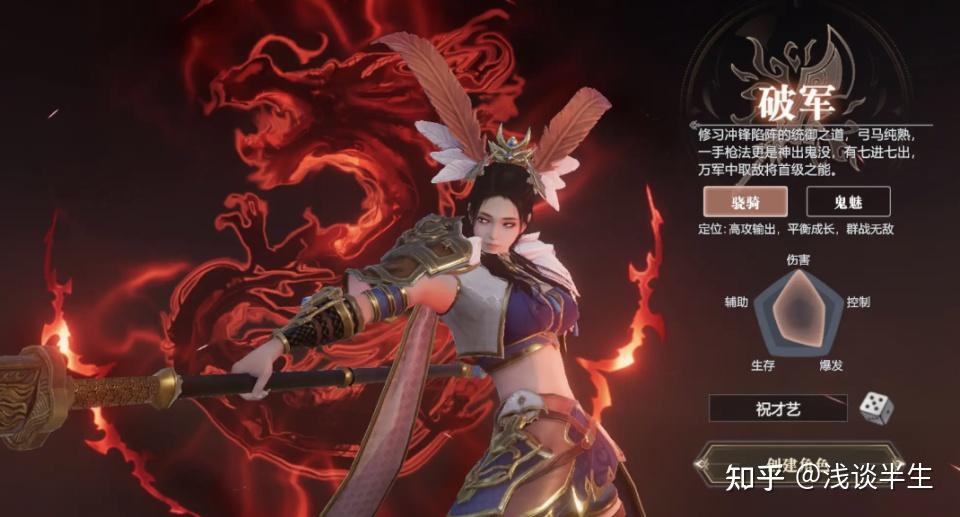Switch to the 鬼魅 specialization
960x517 pixels.
848,201
